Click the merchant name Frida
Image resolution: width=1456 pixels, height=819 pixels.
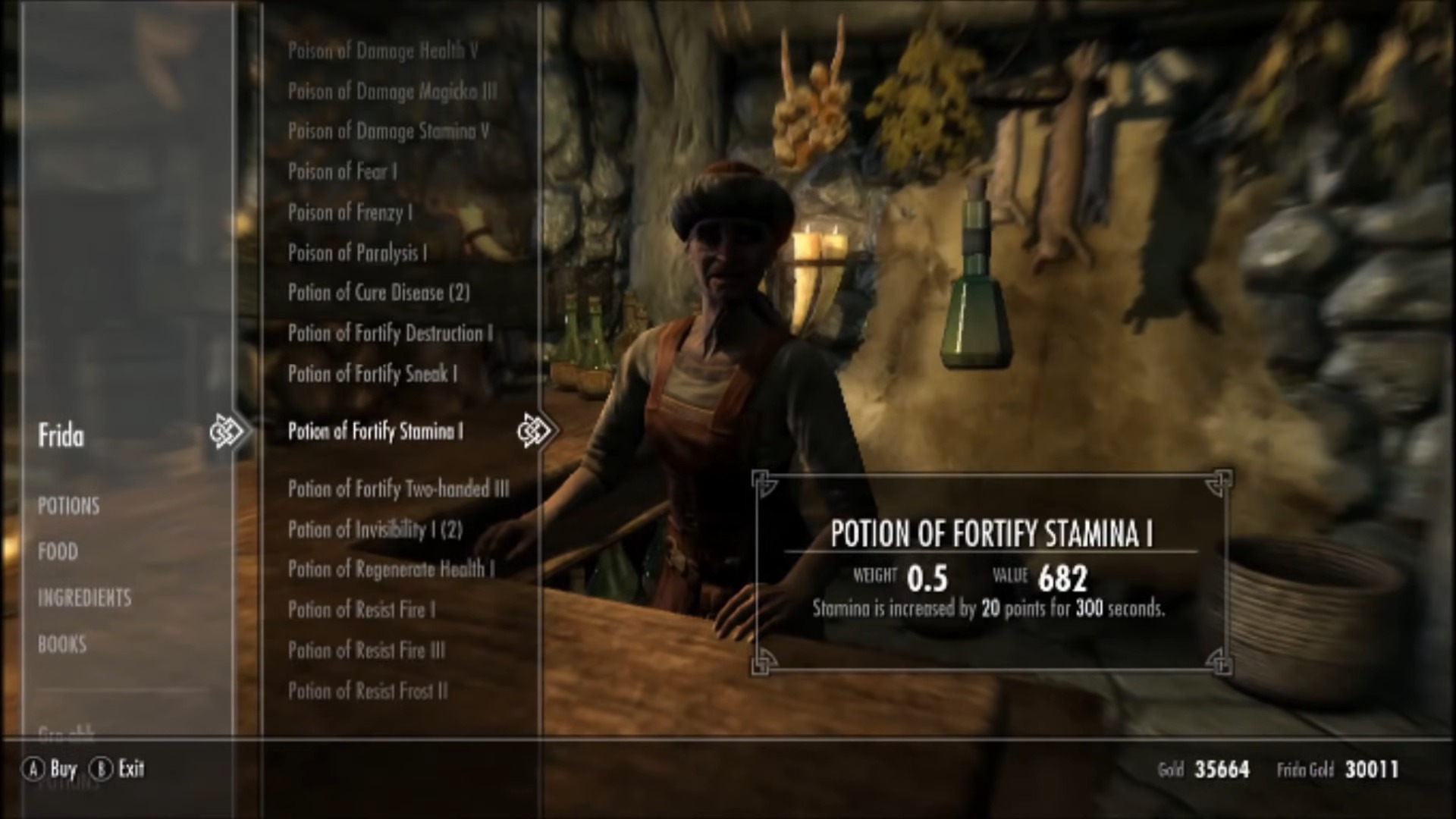click(61, 436)
